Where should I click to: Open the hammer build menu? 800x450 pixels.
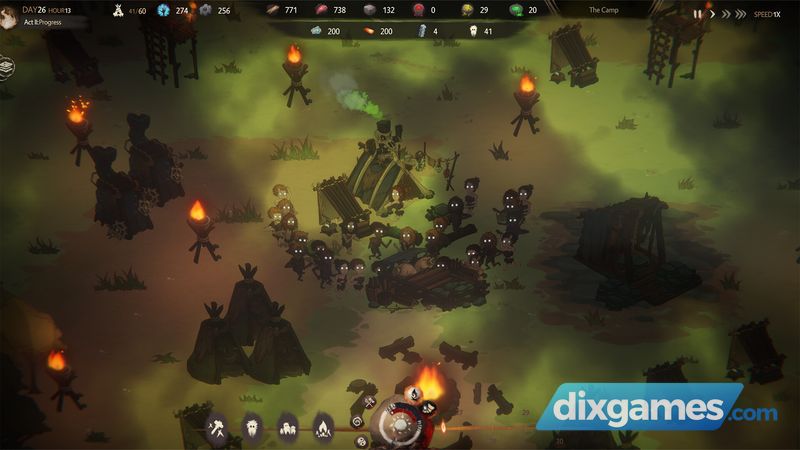tap(216, 426)
